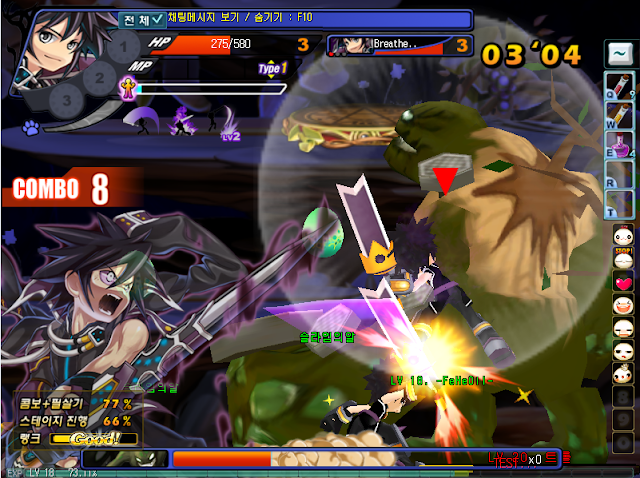Send the STOP emoticon
This screenshot has width=640, height=478.
622,257
